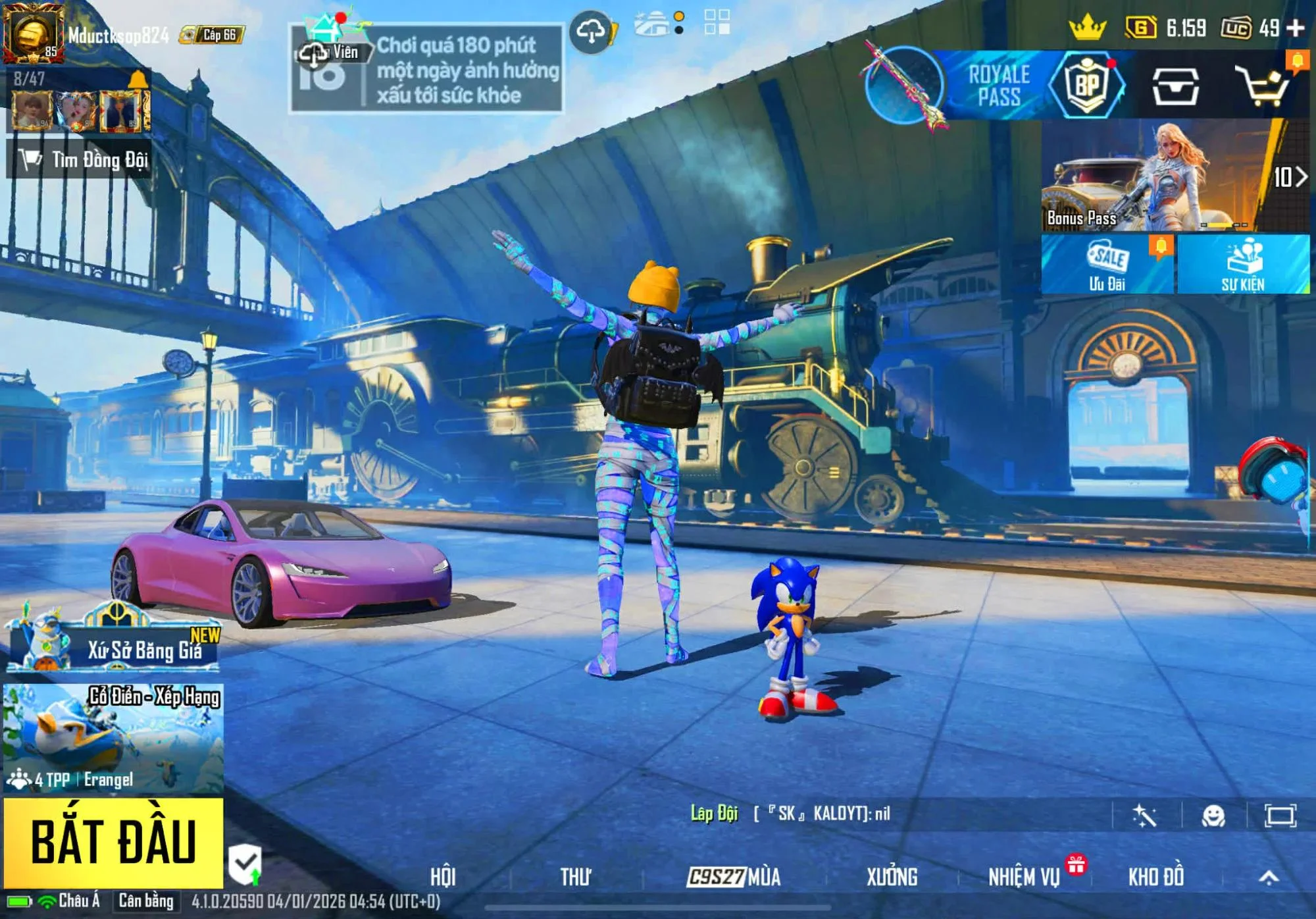Screen dimensions: 1316x919
Task: Open the THƯ mailbox
Action: pyautogui.click(x=576, y=877)
